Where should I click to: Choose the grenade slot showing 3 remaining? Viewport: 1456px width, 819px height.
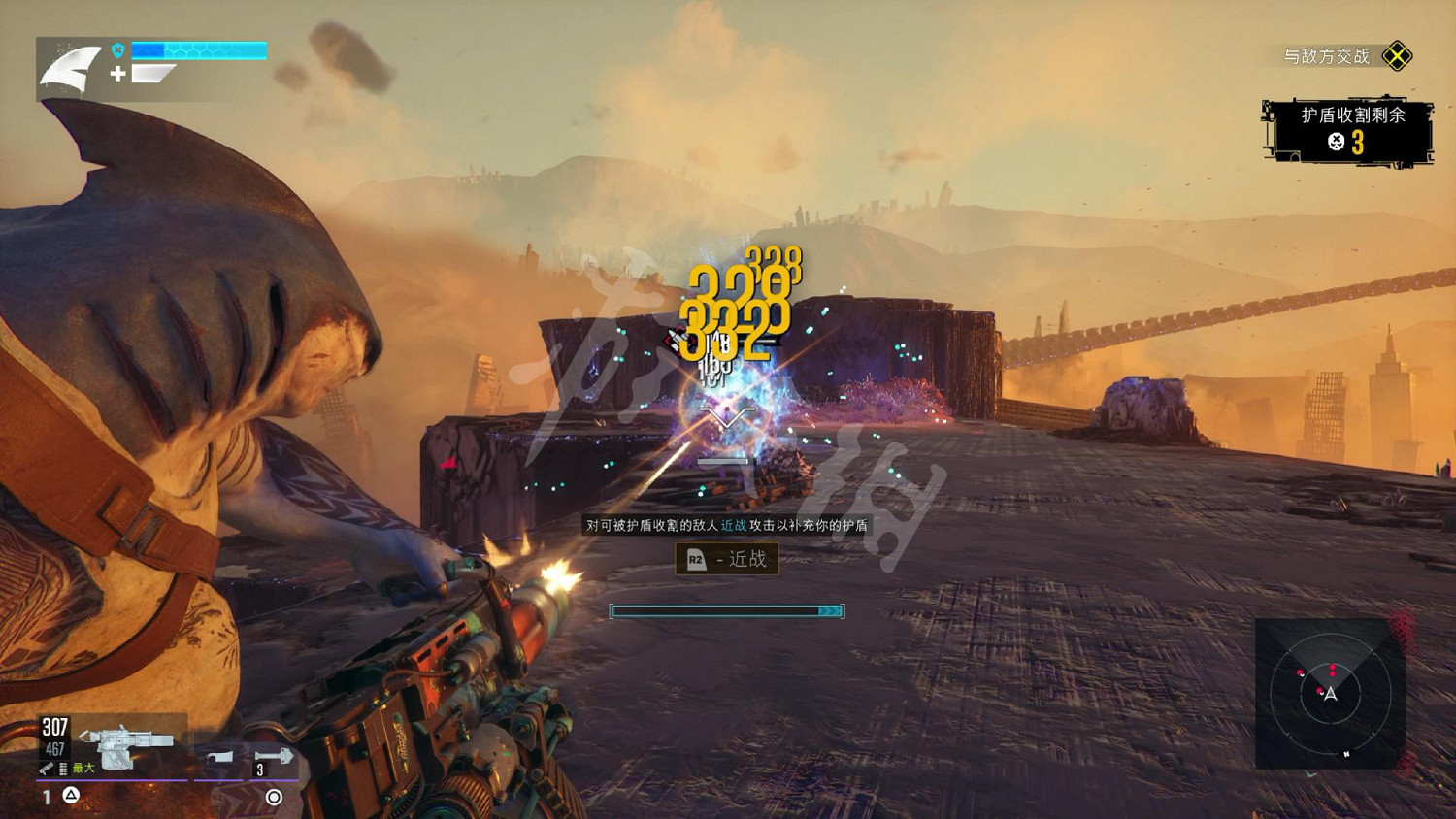[275, 758]
